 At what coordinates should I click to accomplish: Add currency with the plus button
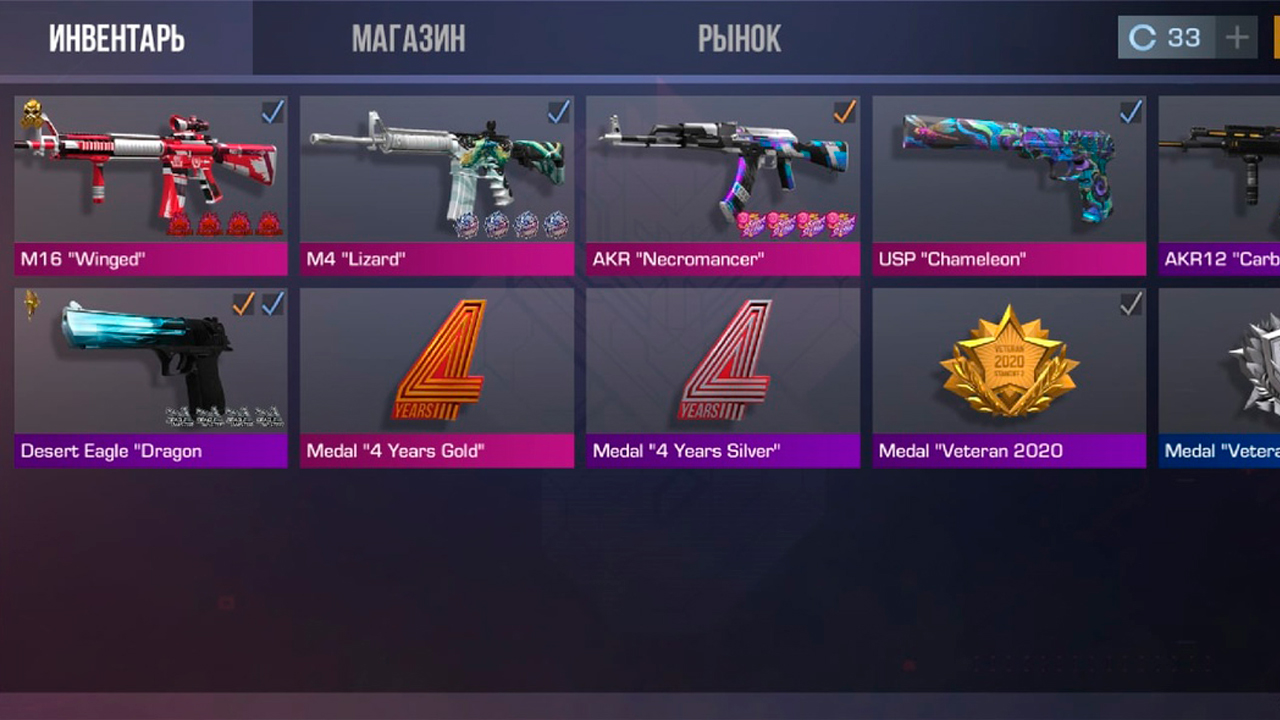(1238, 38)
